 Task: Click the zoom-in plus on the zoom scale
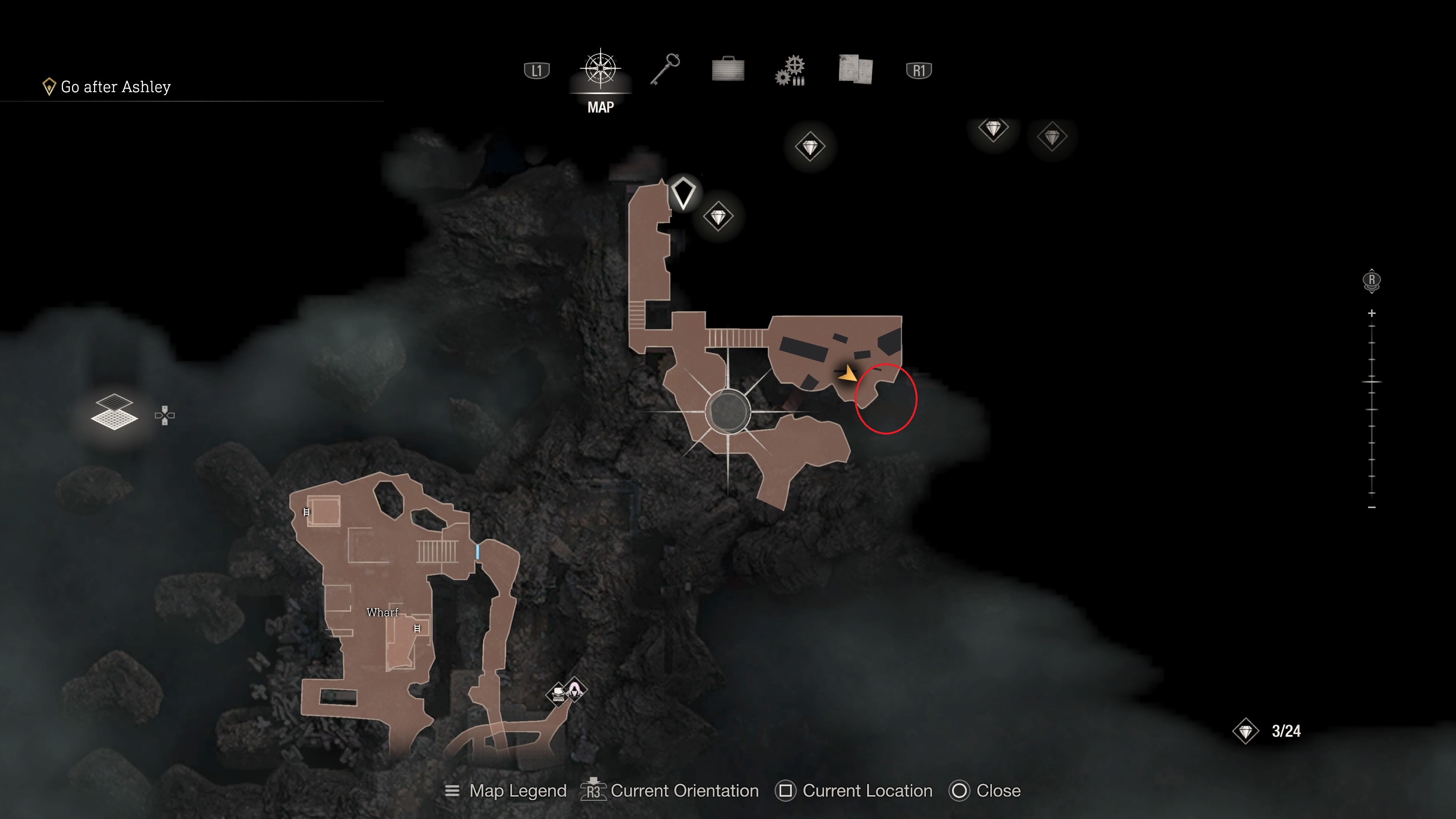point(1372,313)
